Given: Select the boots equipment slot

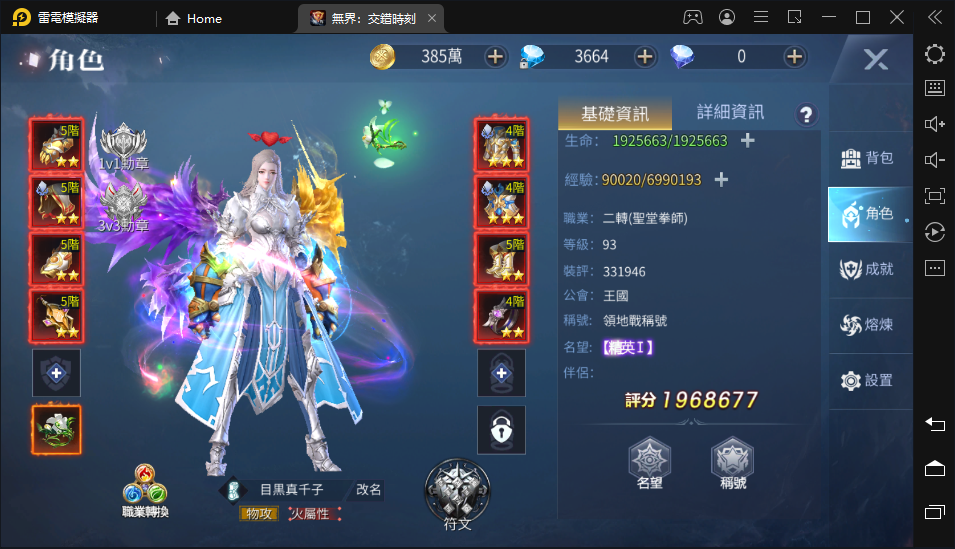Looking at the screenshot, I should pos(500,259).
